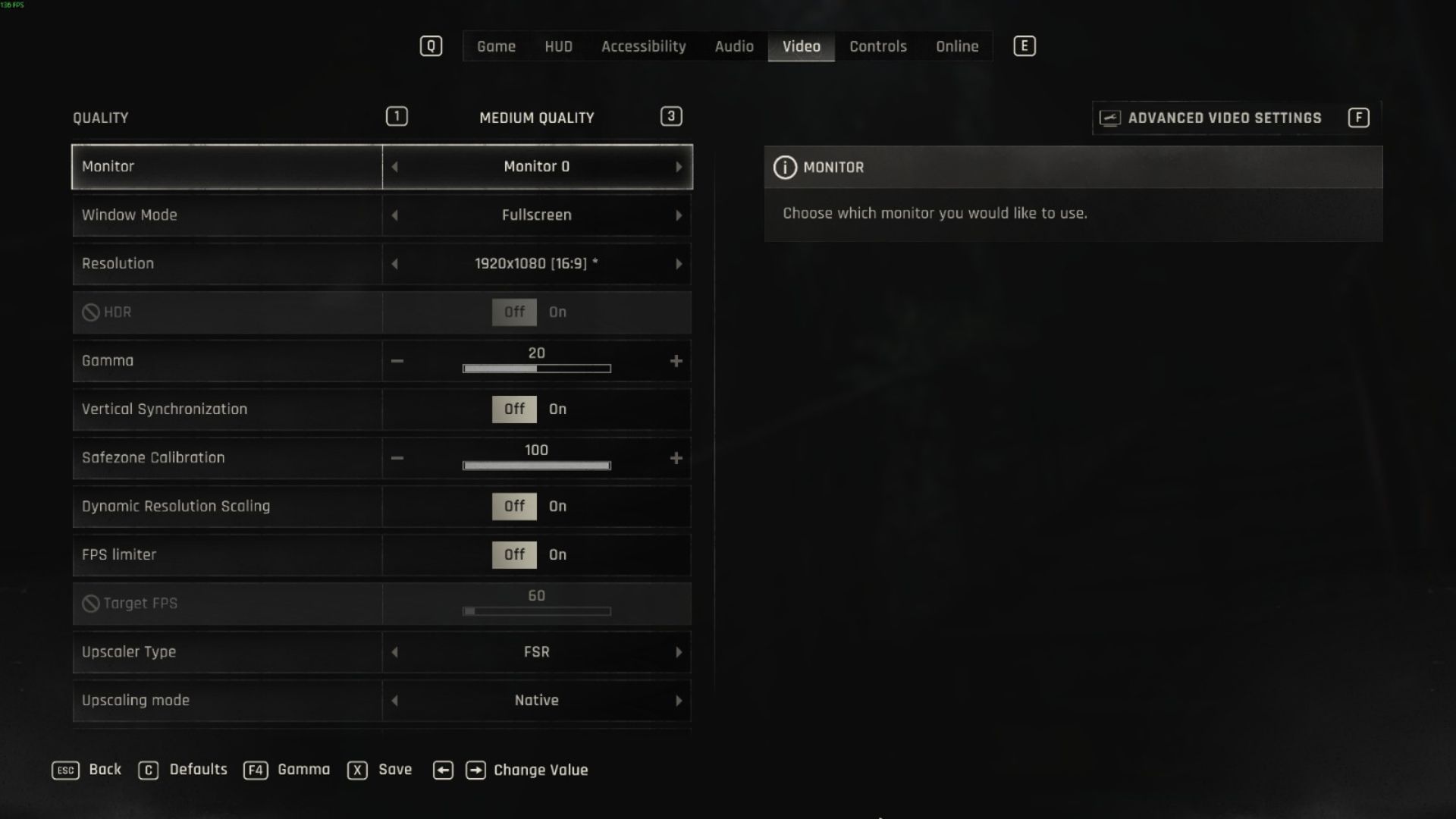
Task: Click the X key icon next to Save
Action: click(356, 770)
